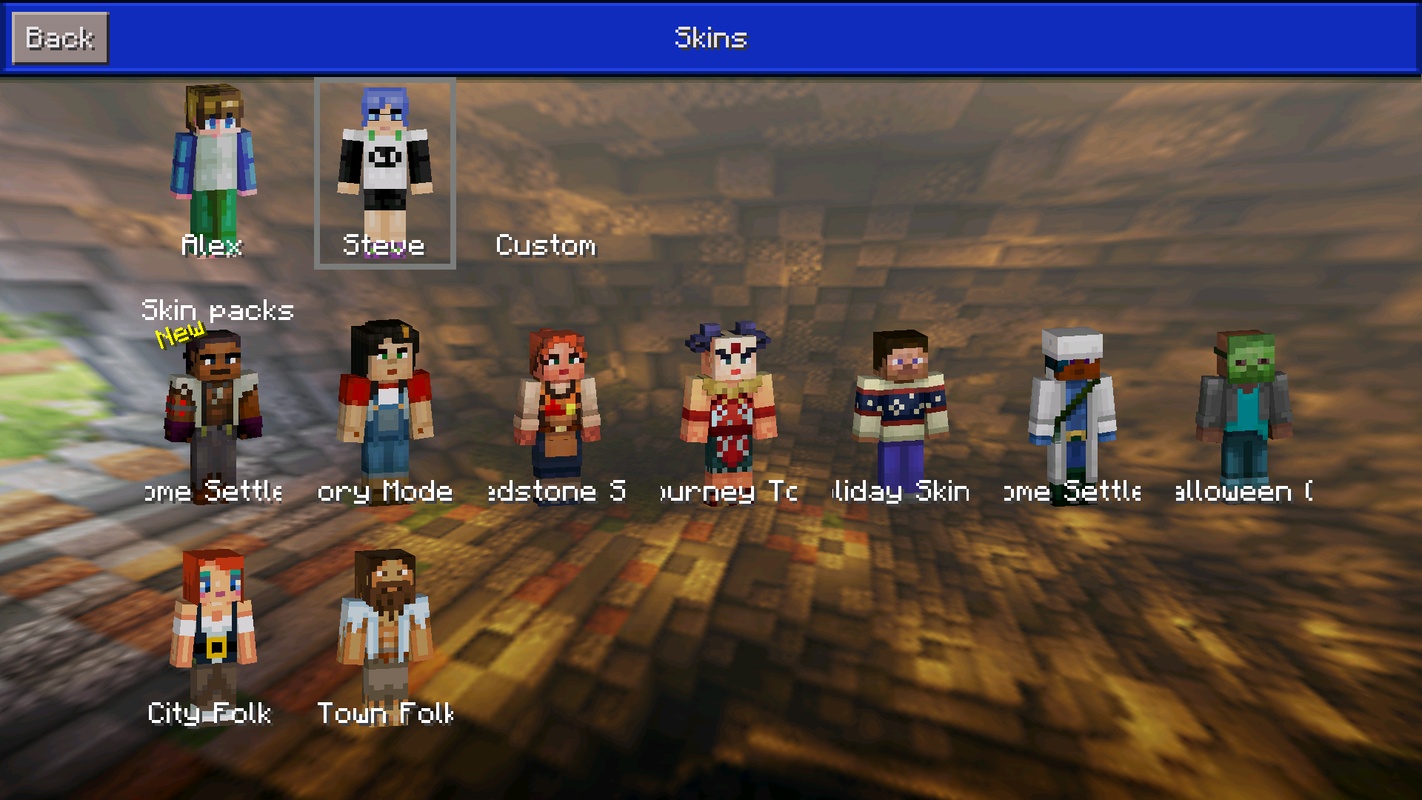Open the Biome Settlers pack marked New

(x=212, y=415)
